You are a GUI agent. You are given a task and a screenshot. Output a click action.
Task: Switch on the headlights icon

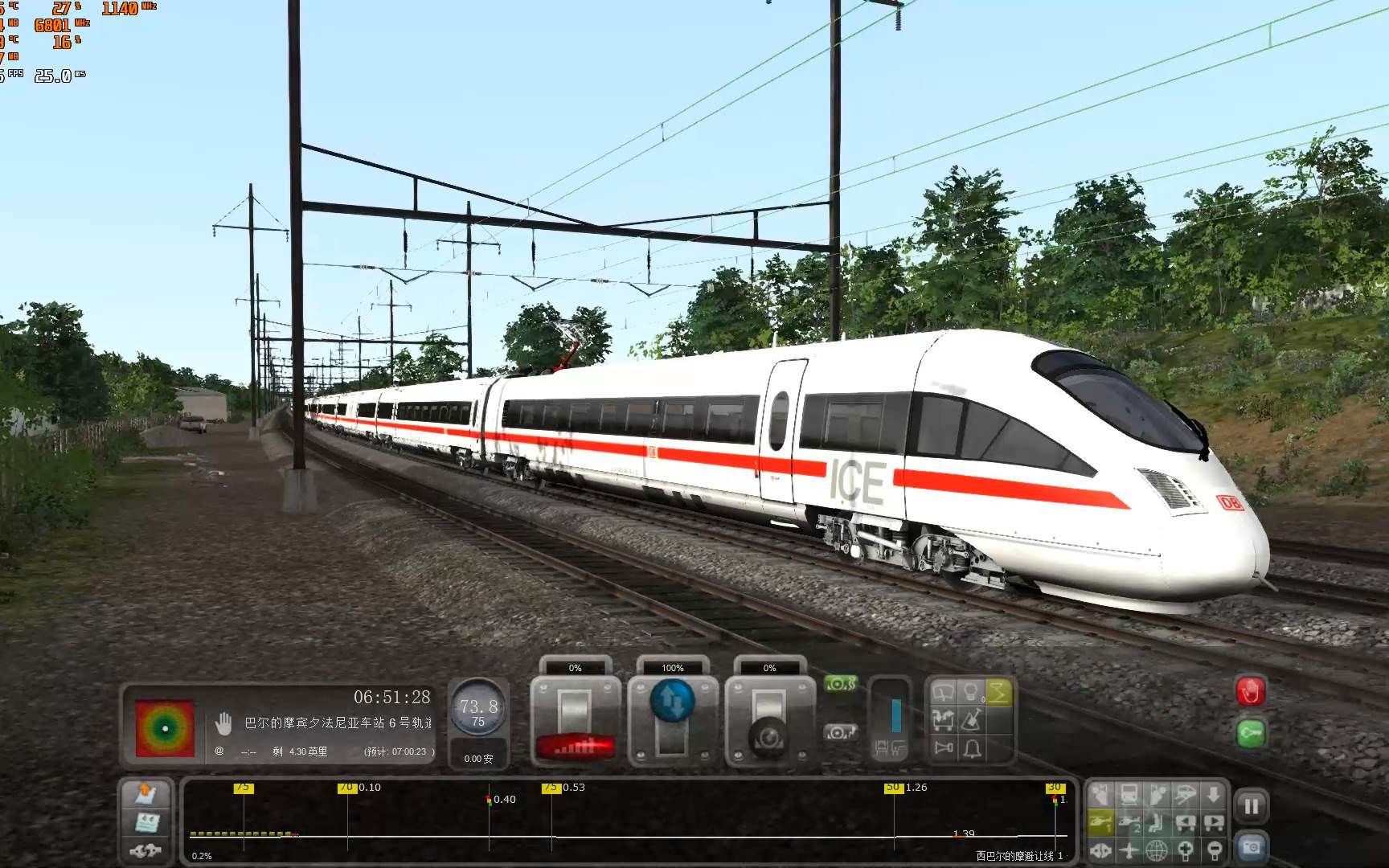coord(970,692)
